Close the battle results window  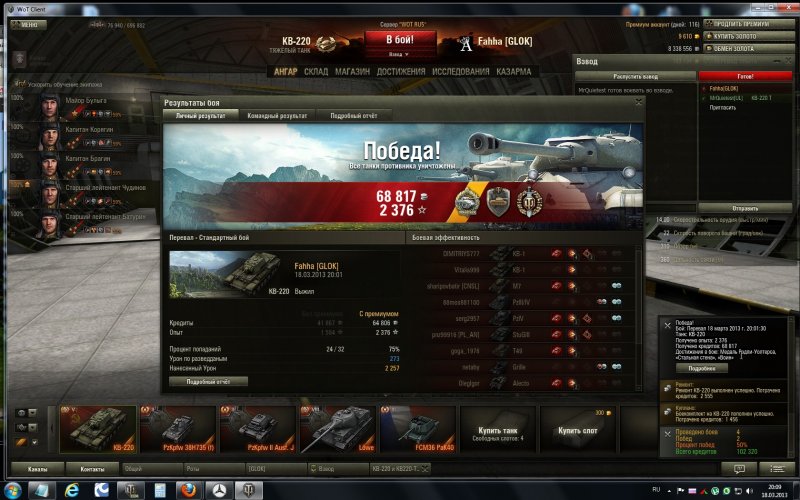pos(638,102)
